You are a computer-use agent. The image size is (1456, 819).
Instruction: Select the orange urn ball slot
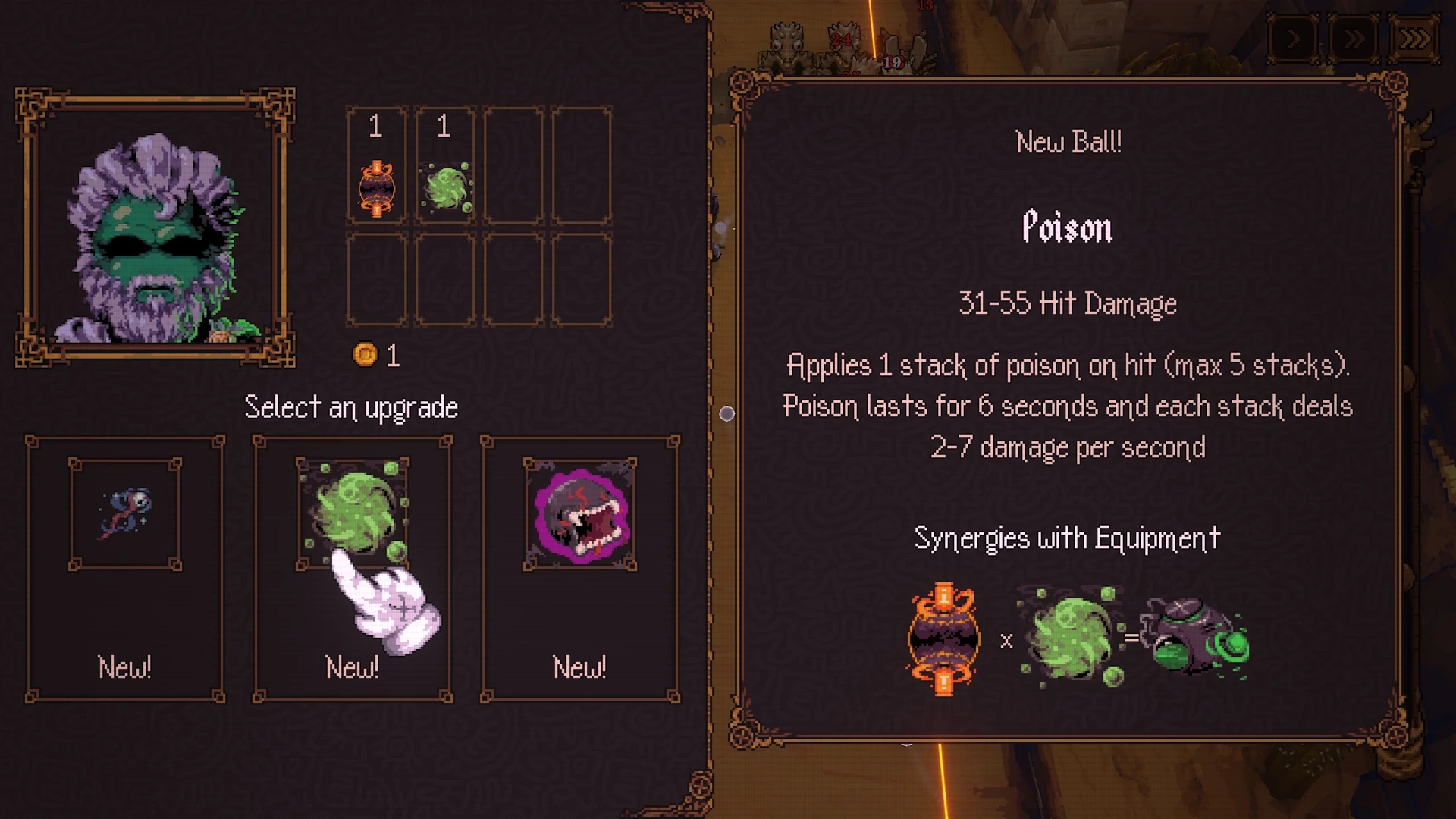point(377,167)
